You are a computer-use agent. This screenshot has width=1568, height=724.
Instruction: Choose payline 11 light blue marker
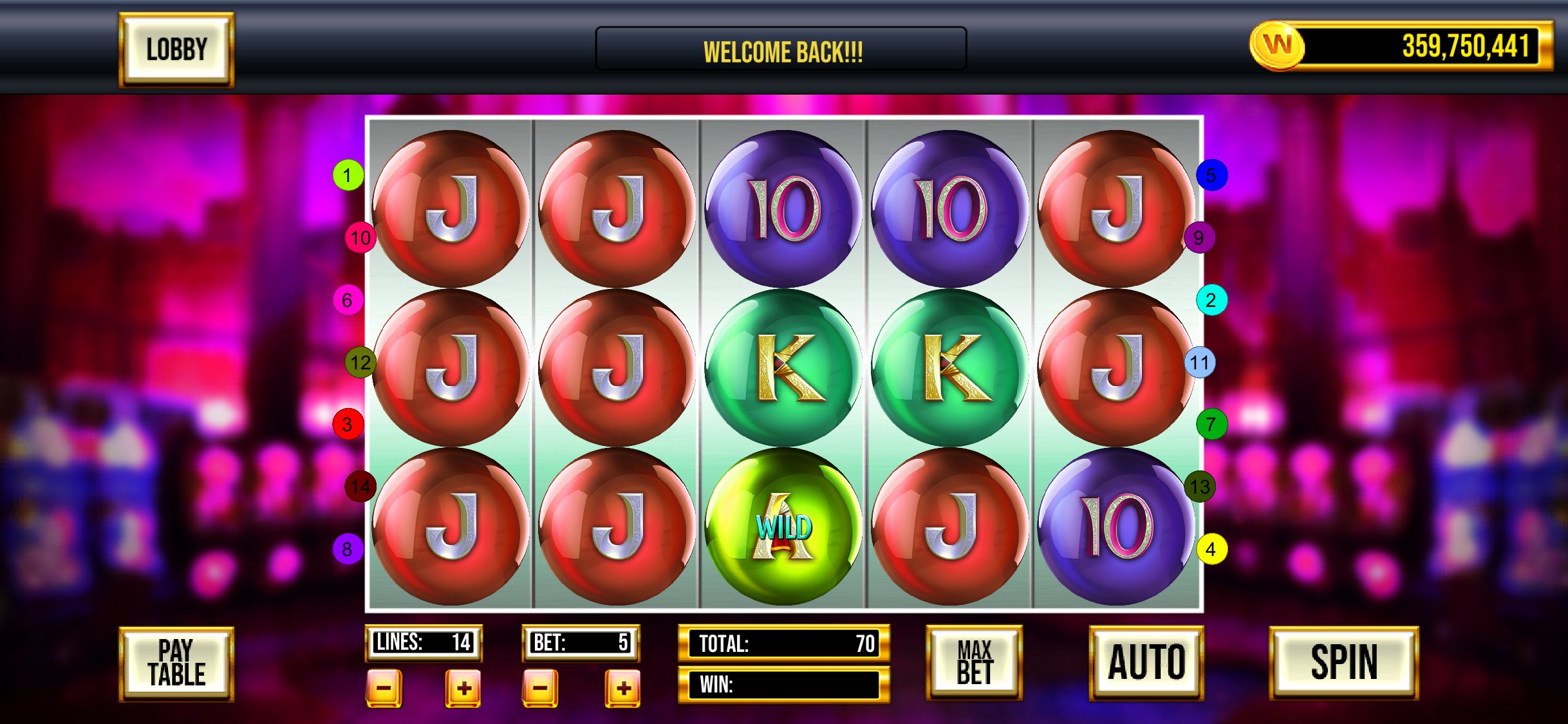pyautogui.click(x=1200, y=362)
